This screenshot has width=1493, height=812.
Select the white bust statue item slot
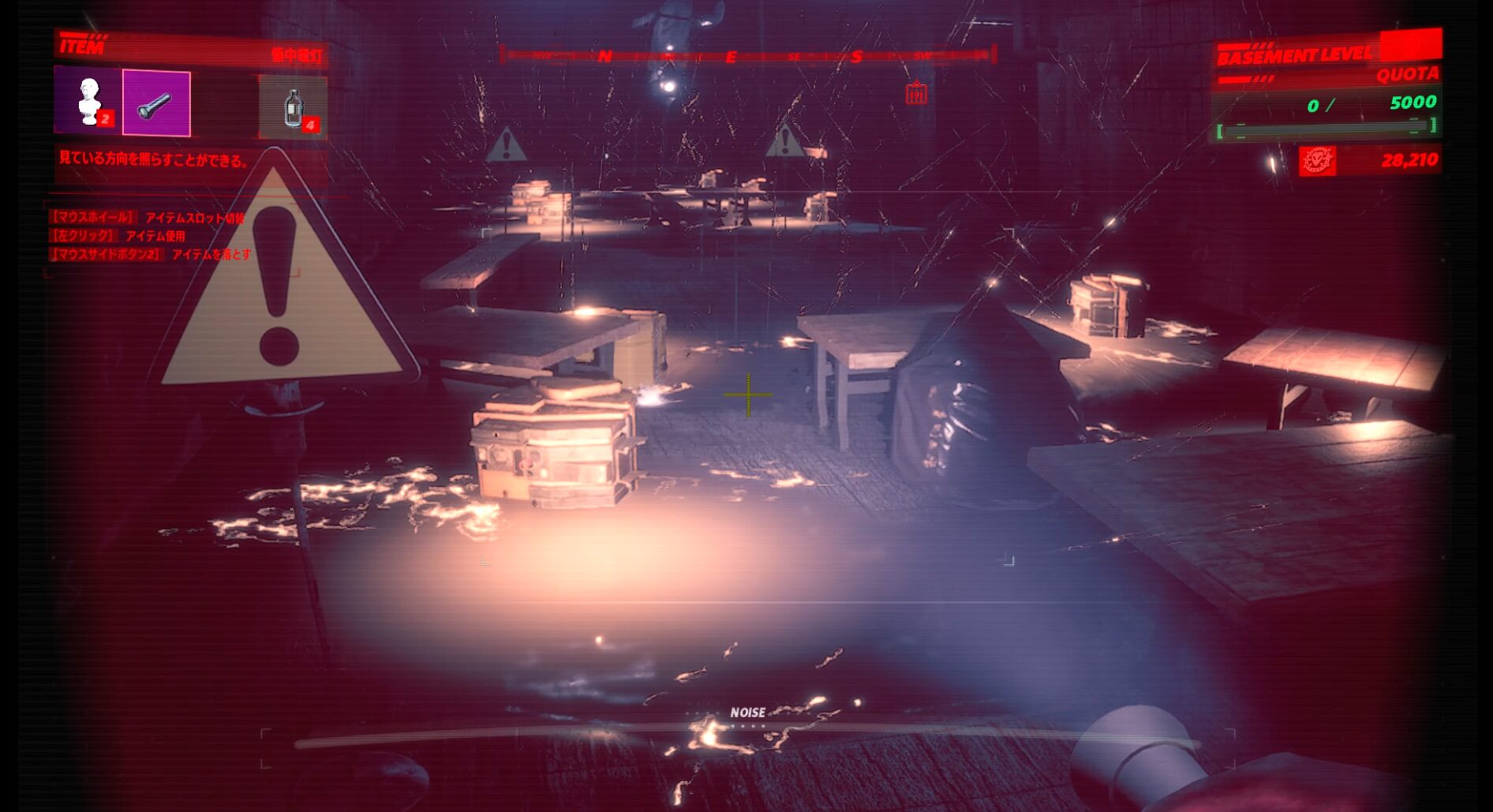click(x=88, y=101)
